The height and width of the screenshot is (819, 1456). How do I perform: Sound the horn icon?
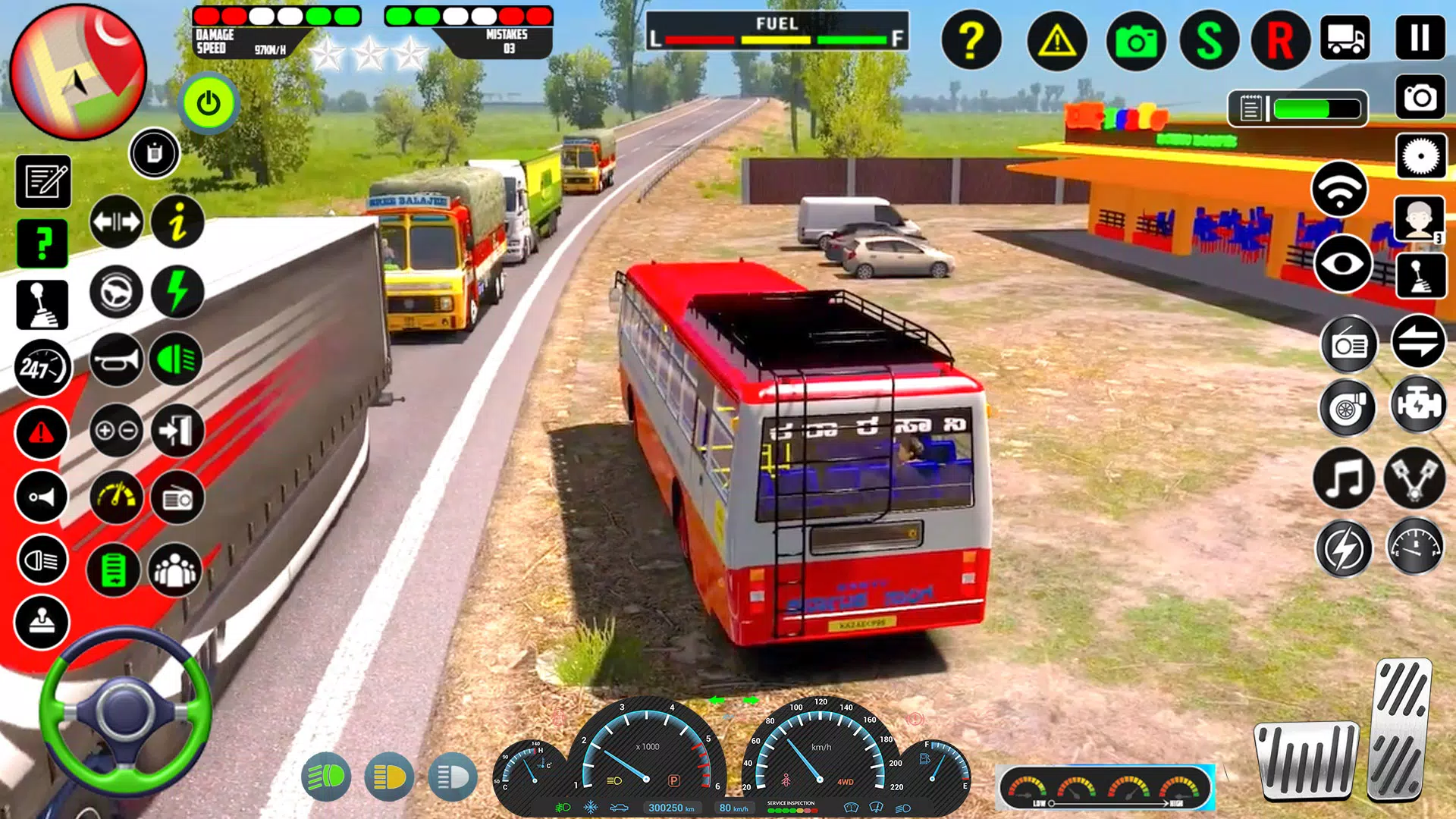click(x=116, y=360)
